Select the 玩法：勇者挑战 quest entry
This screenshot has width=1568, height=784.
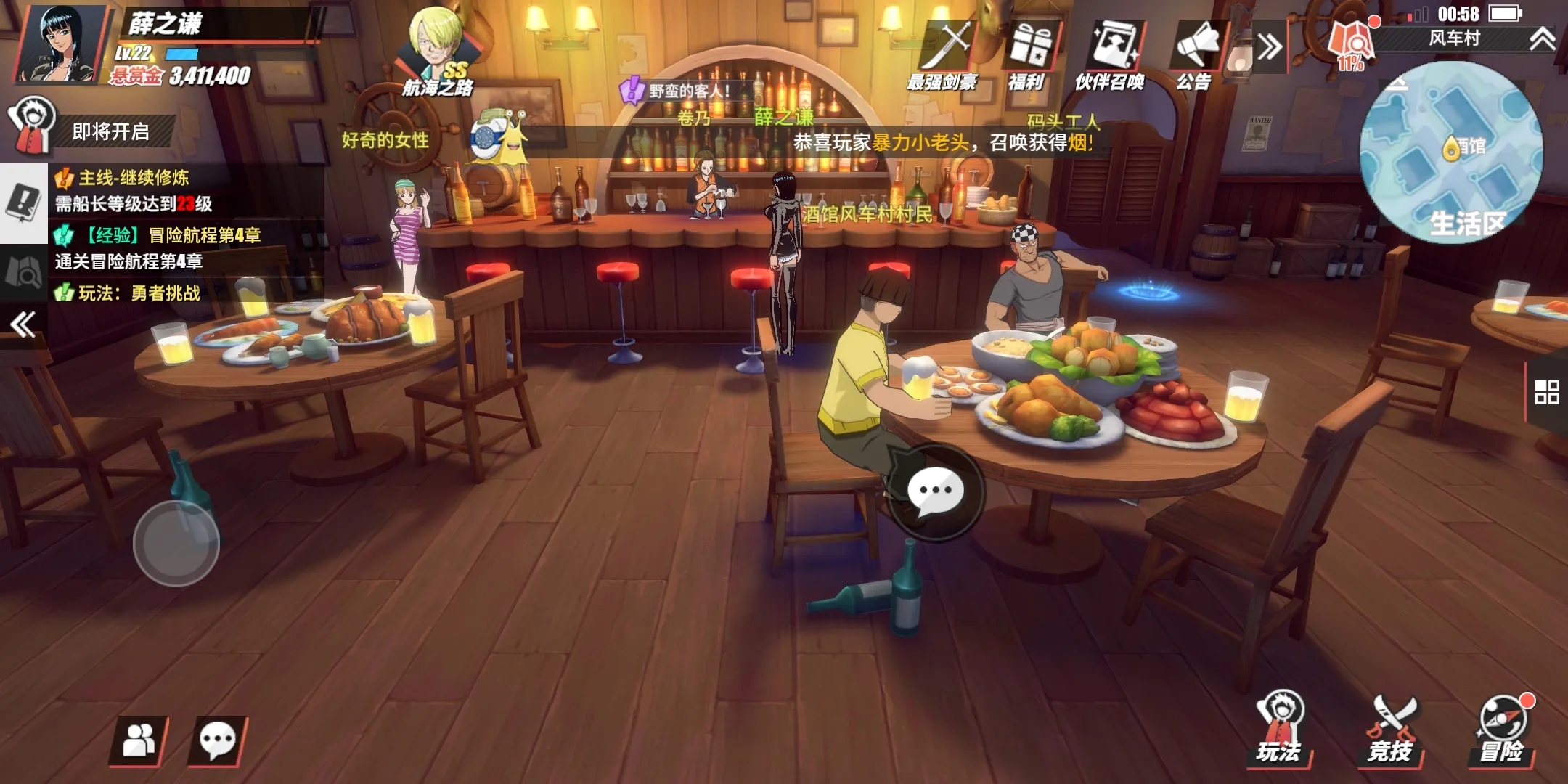tap(138, 293)
